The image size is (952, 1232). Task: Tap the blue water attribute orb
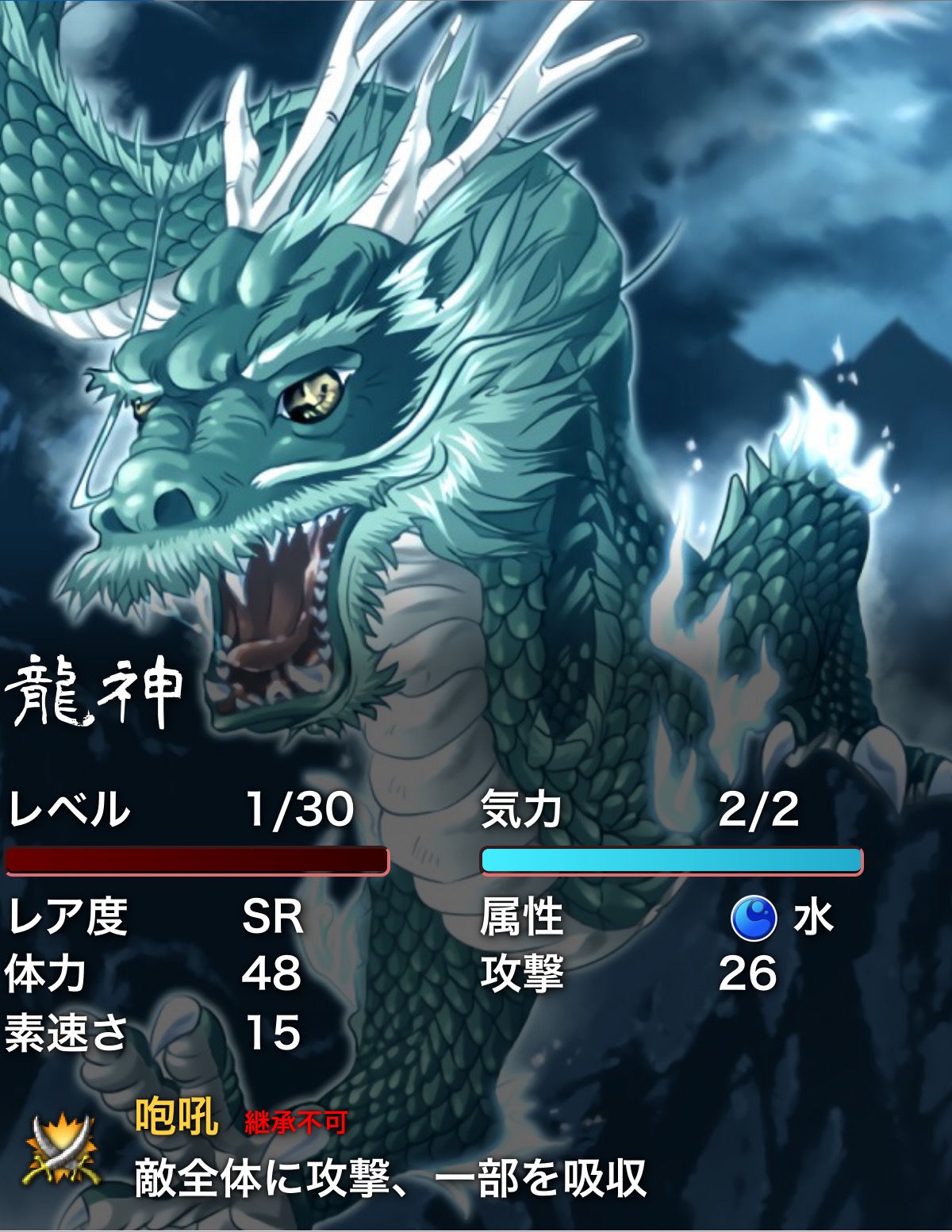(753, 918)
